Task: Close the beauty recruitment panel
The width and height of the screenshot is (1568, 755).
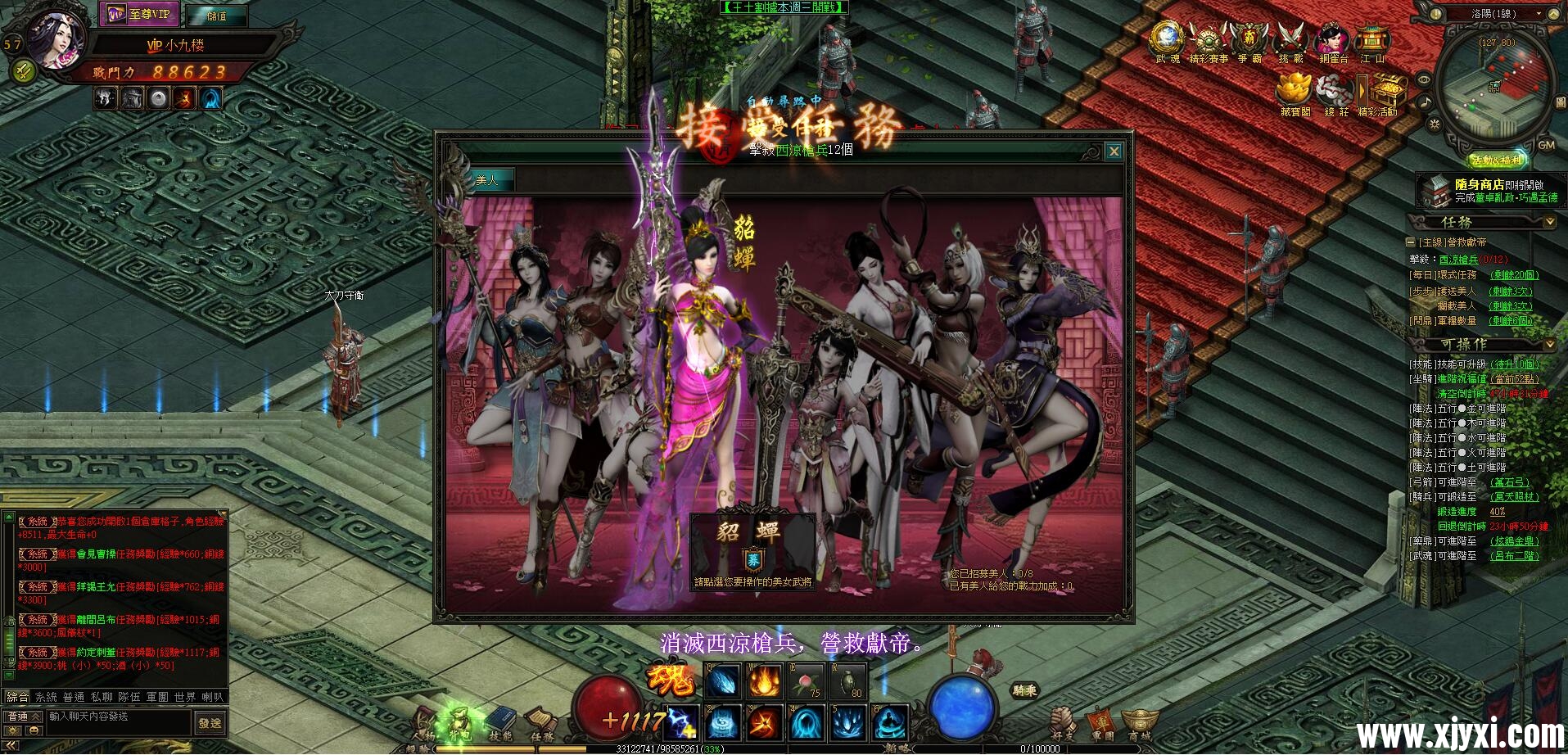Action: pos(1114,151)
